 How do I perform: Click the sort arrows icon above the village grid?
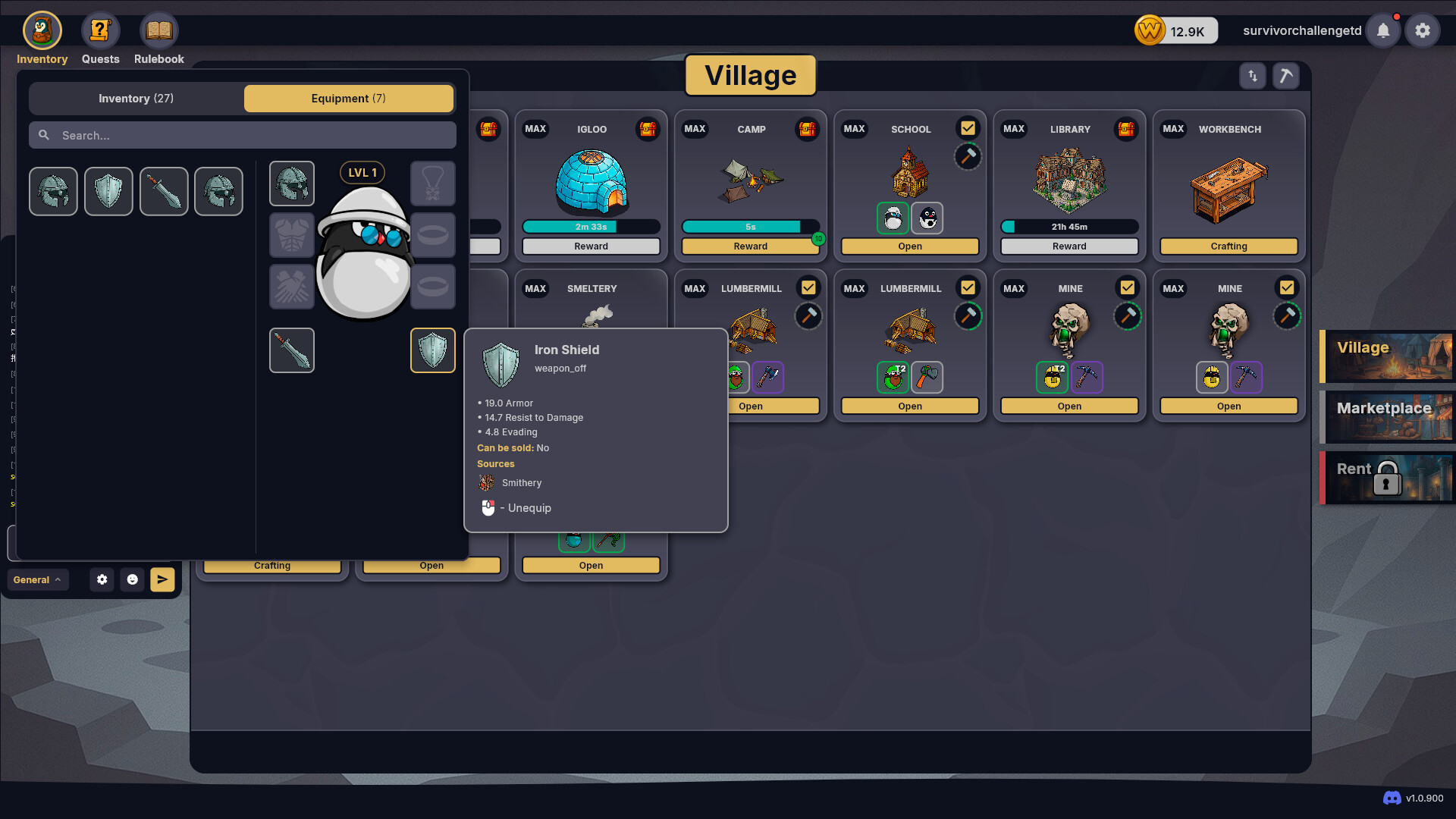1252,76
